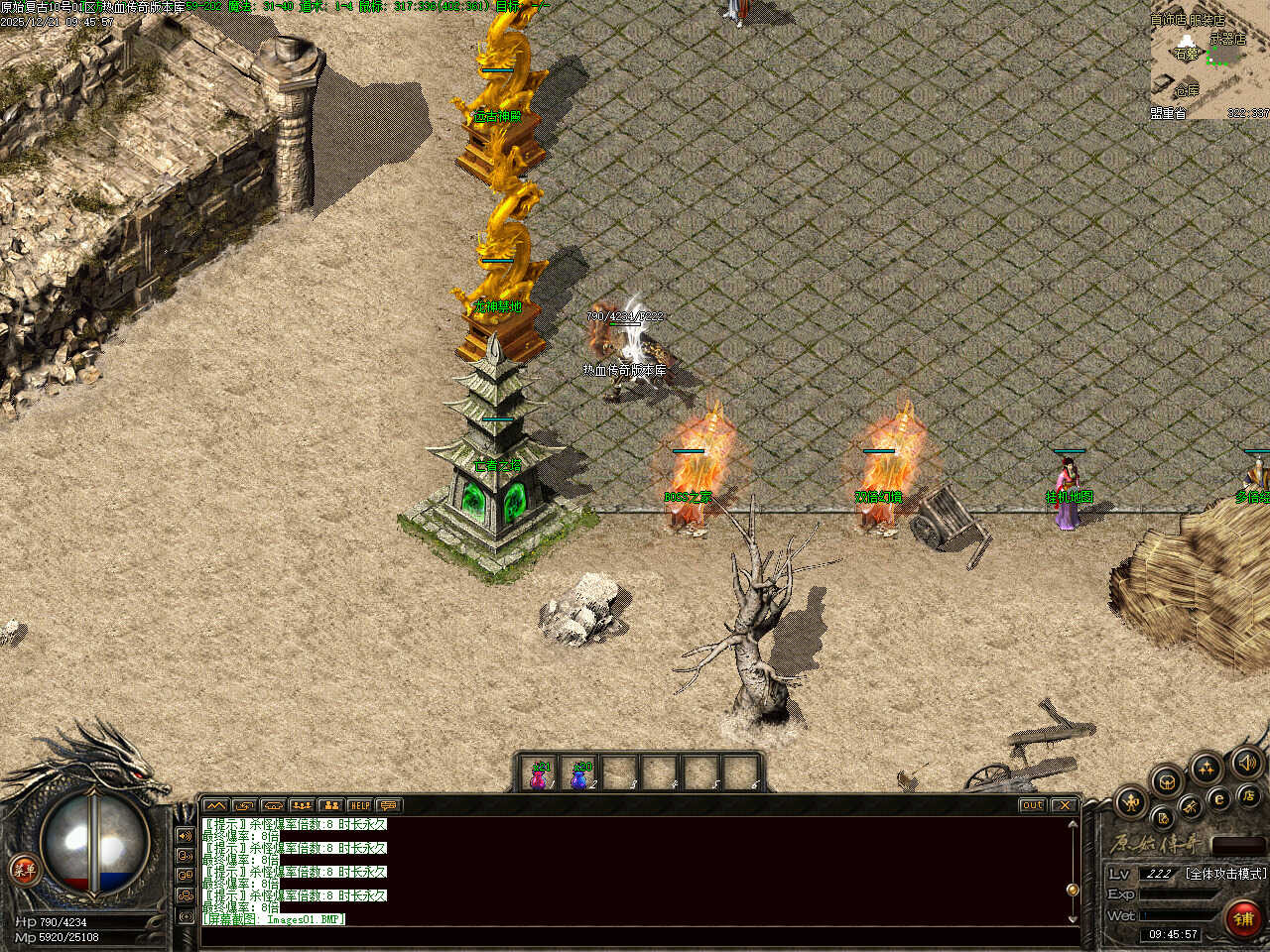Click the chat scrollbar down arrow
This screenshot has height=952, width=1270.
pos(1073,917)
